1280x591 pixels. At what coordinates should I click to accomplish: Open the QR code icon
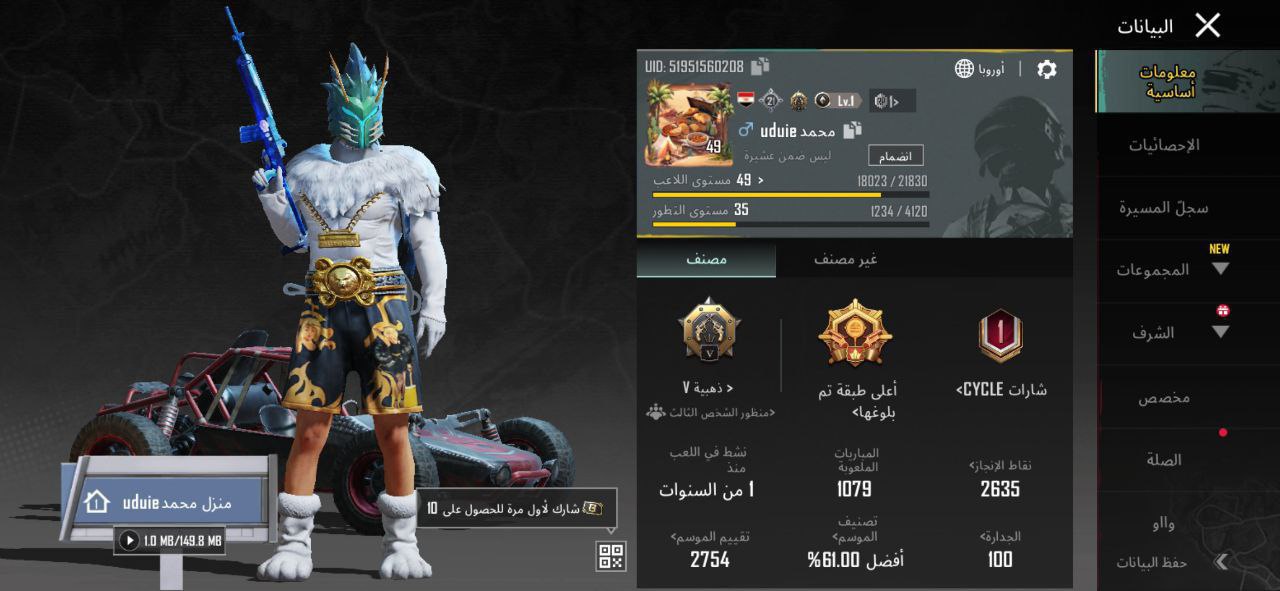(611, 557)
